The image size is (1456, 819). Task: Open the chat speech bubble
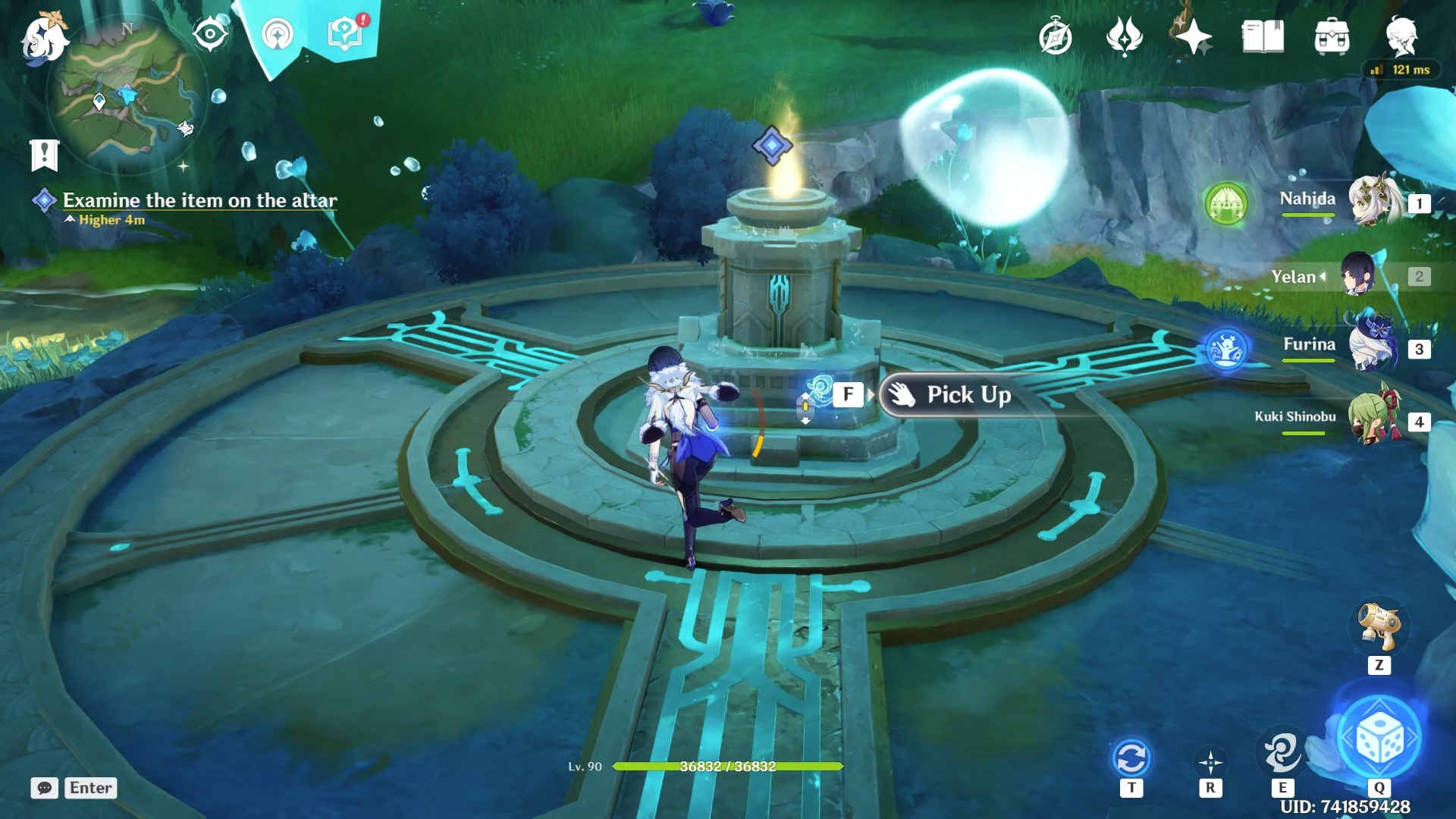(x=44, y=788)
